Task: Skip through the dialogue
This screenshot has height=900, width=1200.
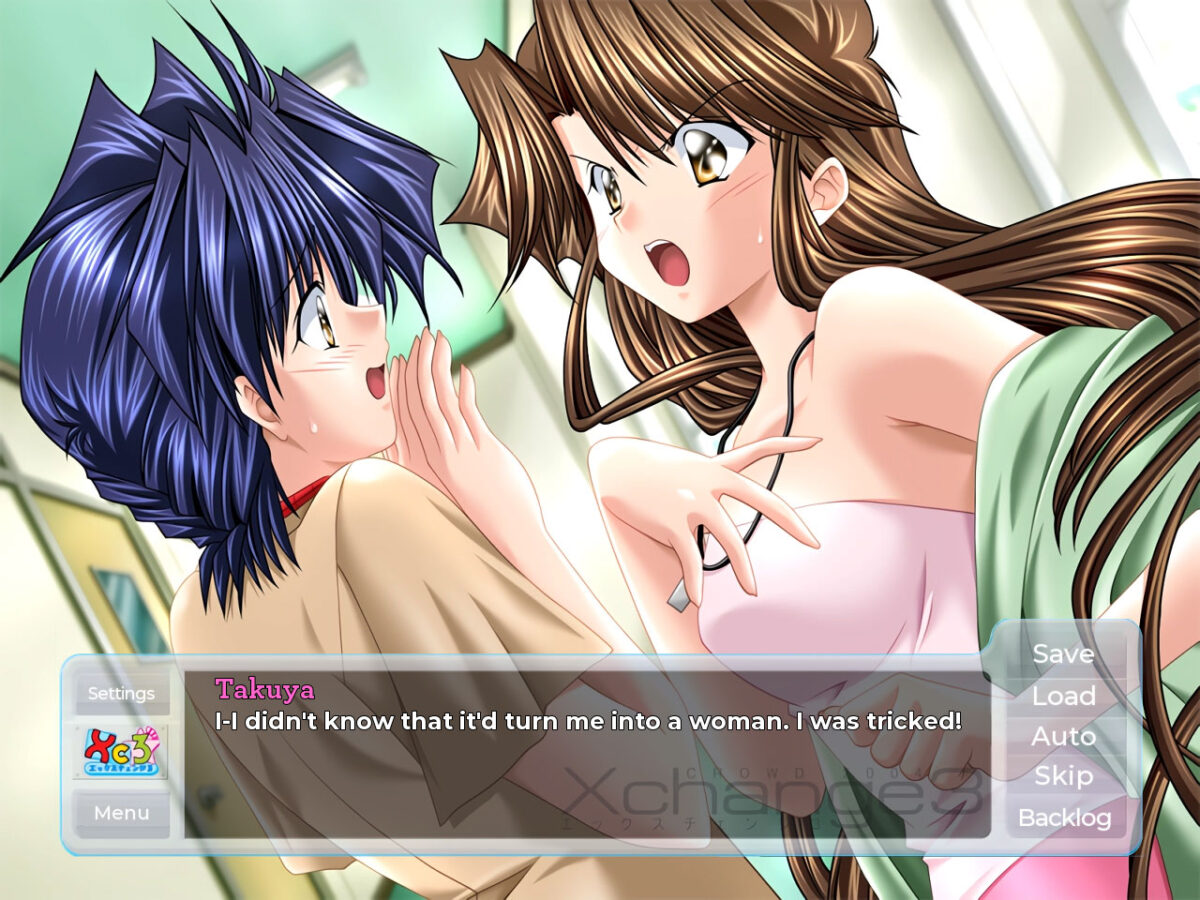Action: (1063, 776)
